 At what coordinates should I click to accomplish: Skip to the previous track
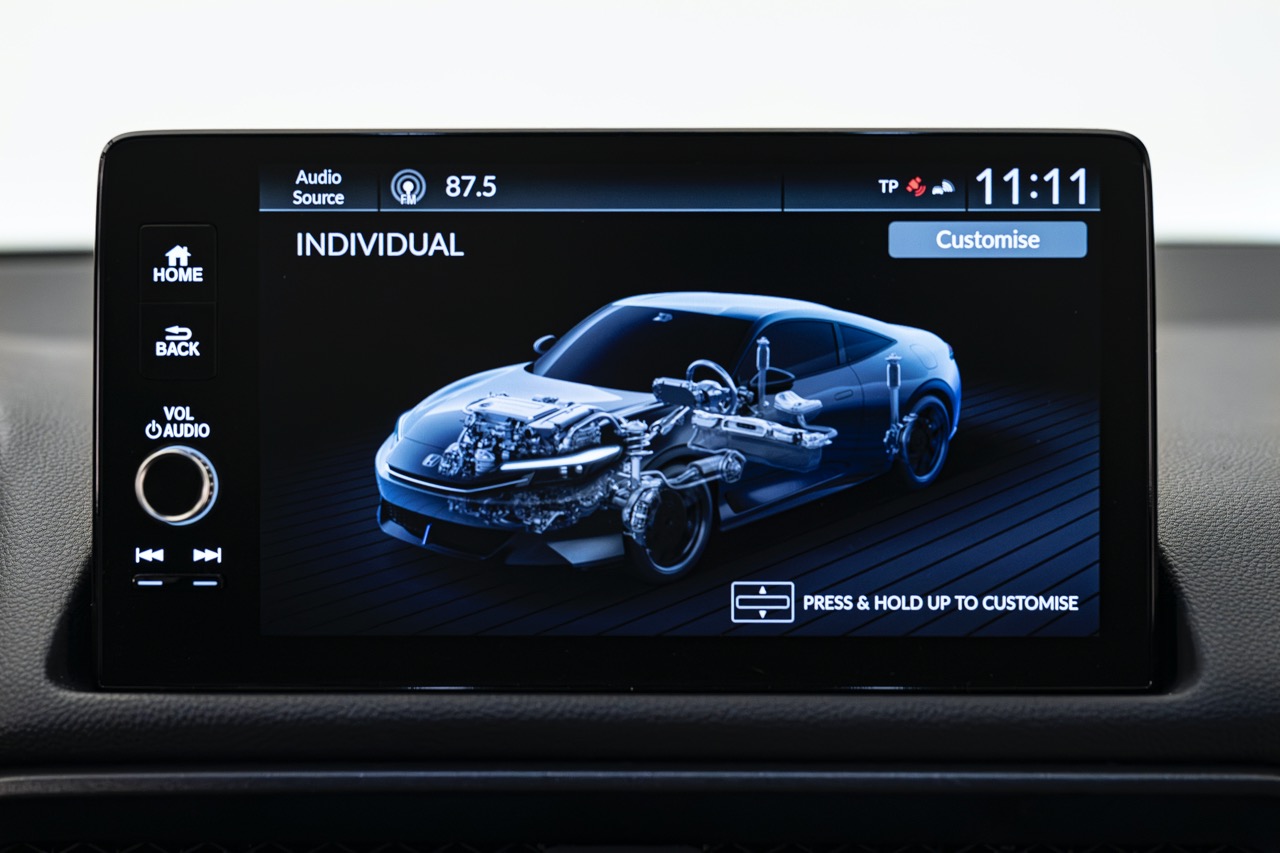tap(149, 556)
